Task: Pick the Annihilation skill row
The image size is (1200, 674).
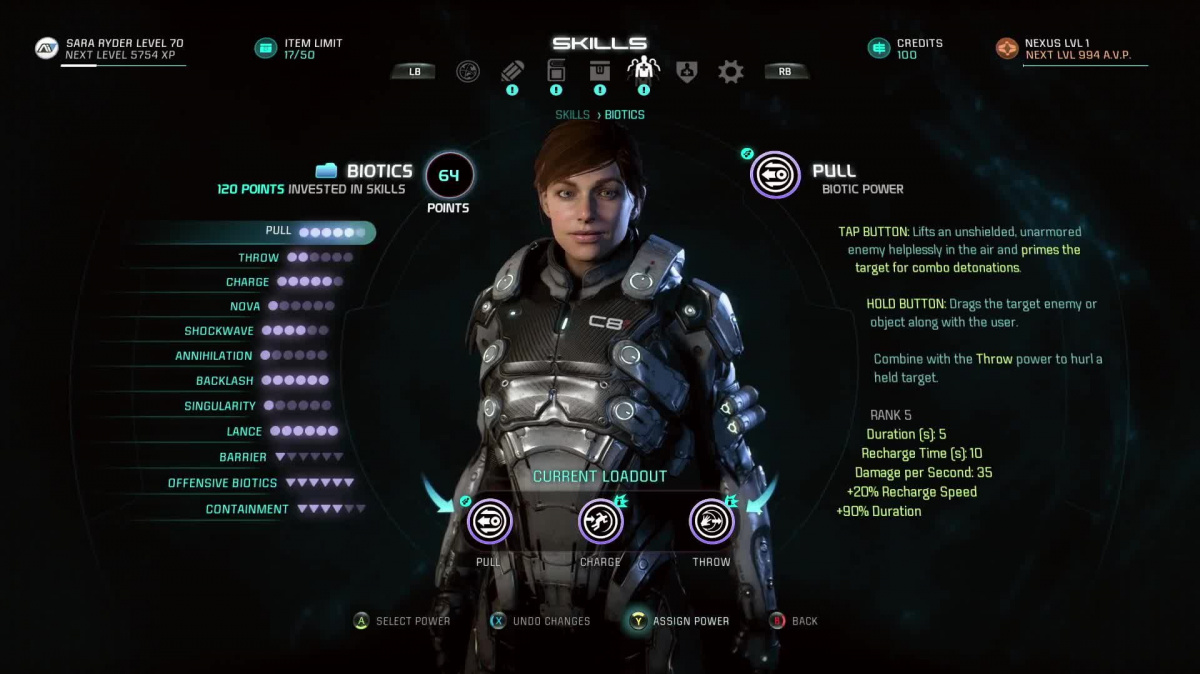Action: (x=214, y=356)
